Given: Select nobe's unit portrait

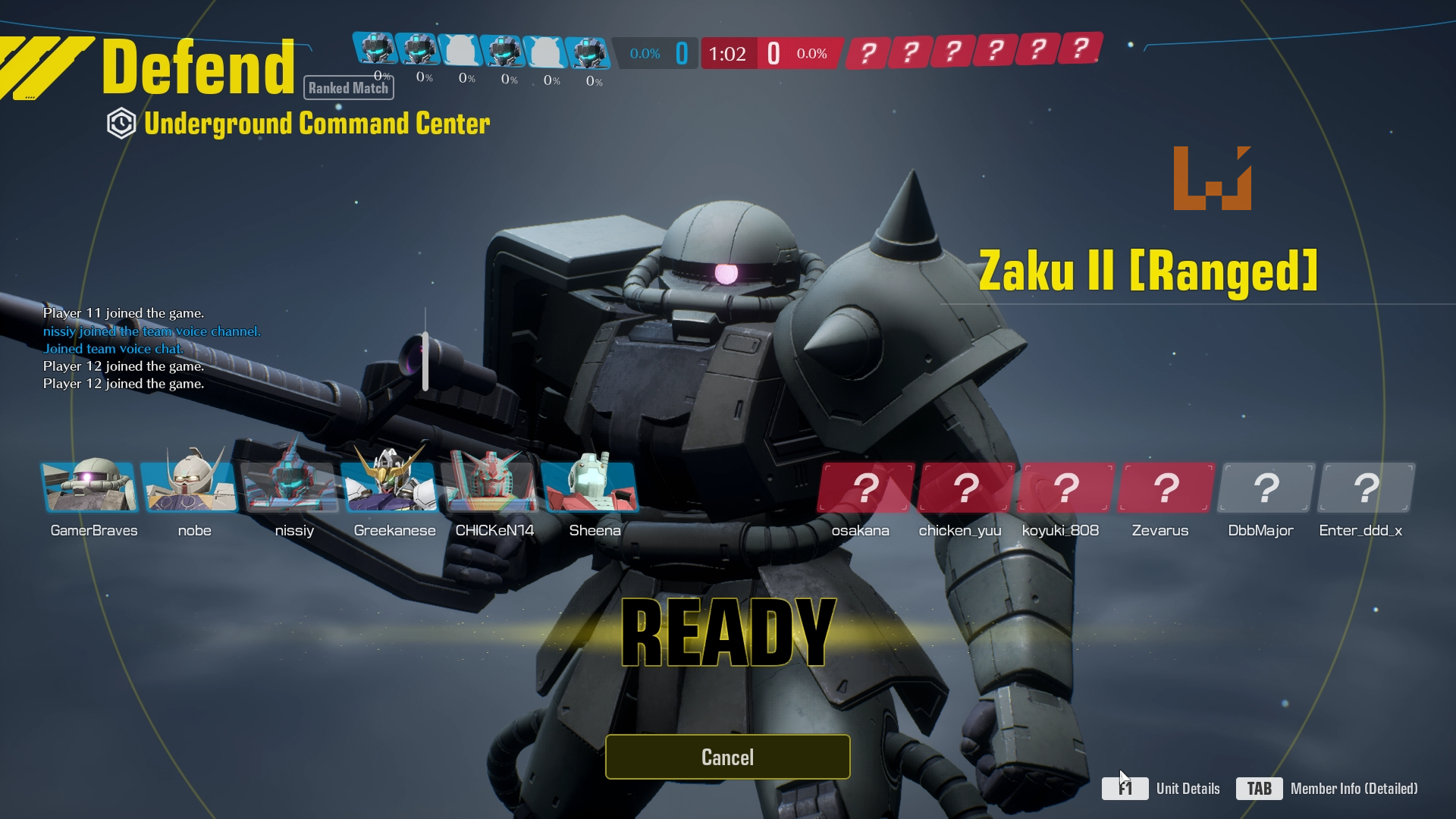Looking at the screenshot, I should 190,487.
